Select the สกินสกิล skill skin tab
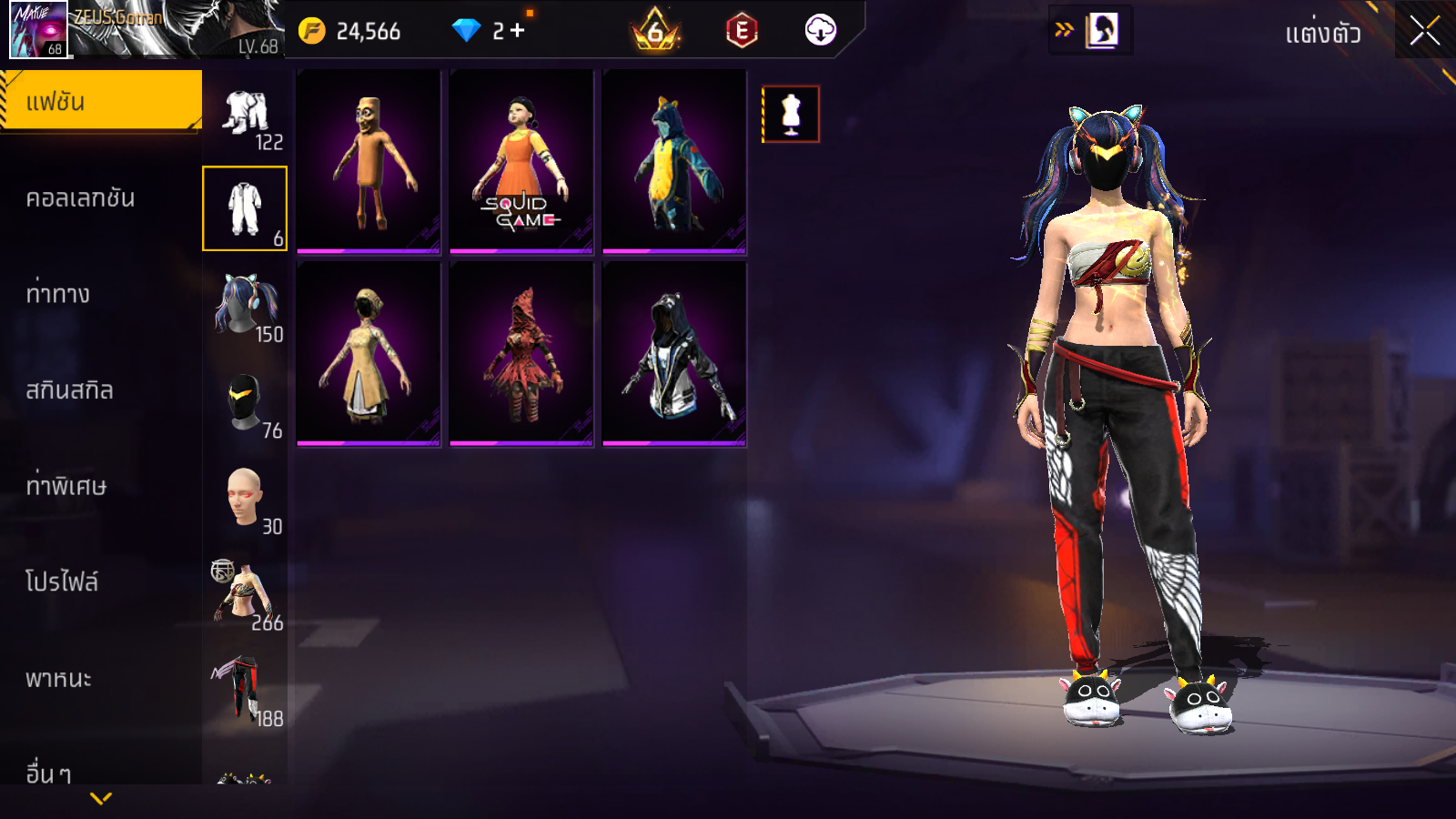 [x=69, y=390]
